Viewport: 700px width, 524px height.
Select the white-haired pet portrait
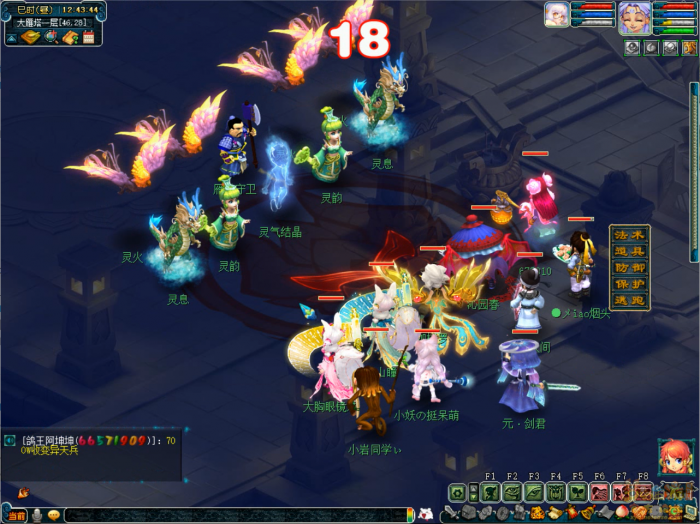556,15
